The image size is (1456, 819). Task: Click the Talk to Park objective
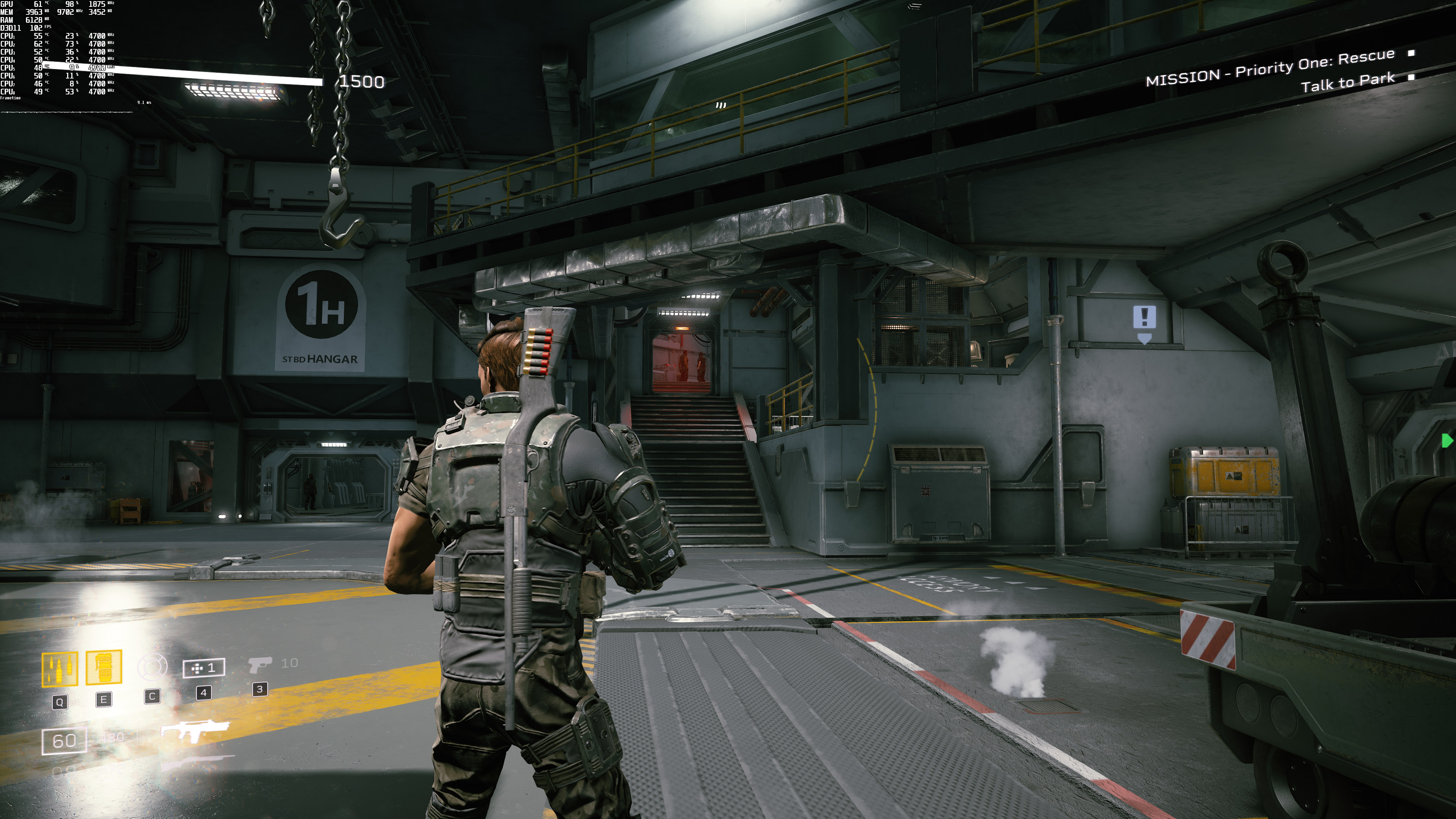click(x=1348, y=83)
